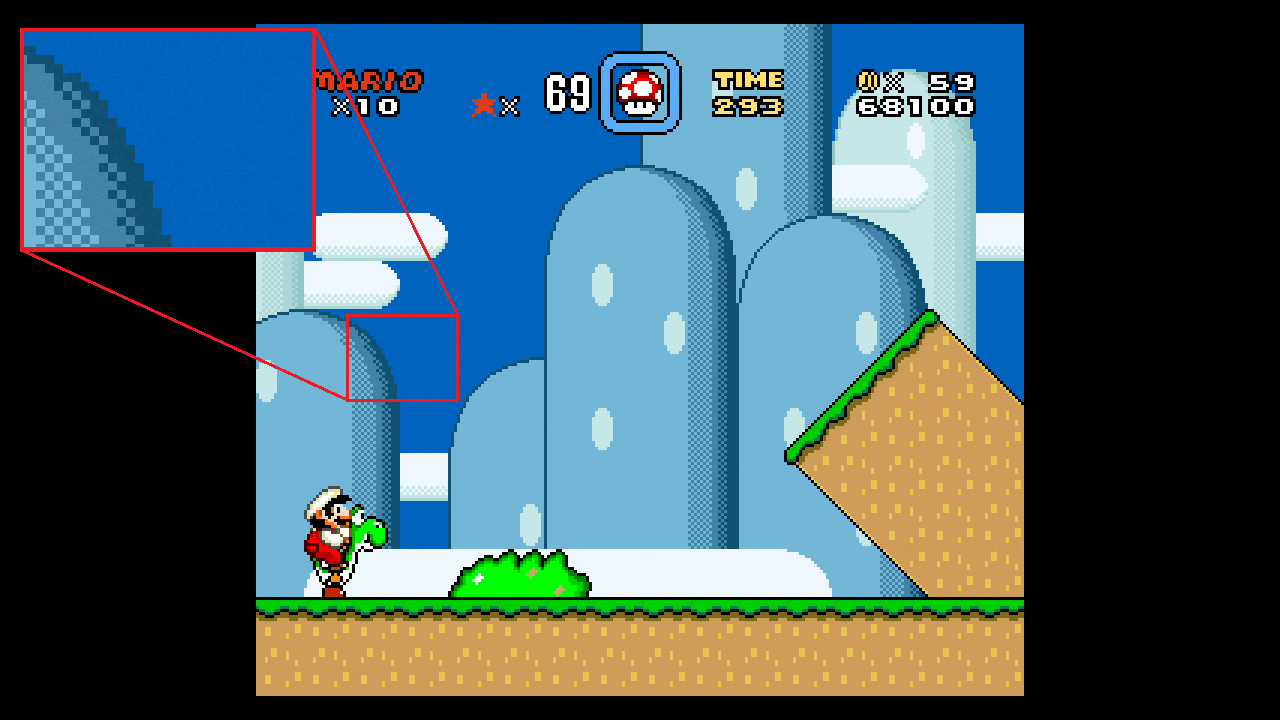
Task: Click the red MARIO label in the HUD
Action: pos(370,78)
